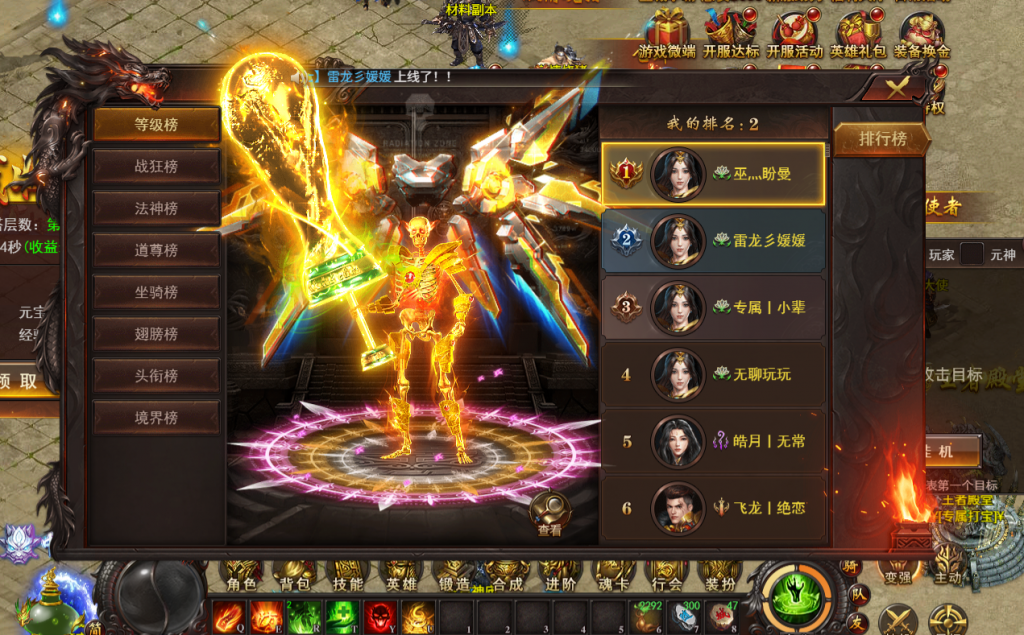Pick rank 5 player 皓月丨无常
Screen dimensions: 1024x635
click(x=714, y=441)
